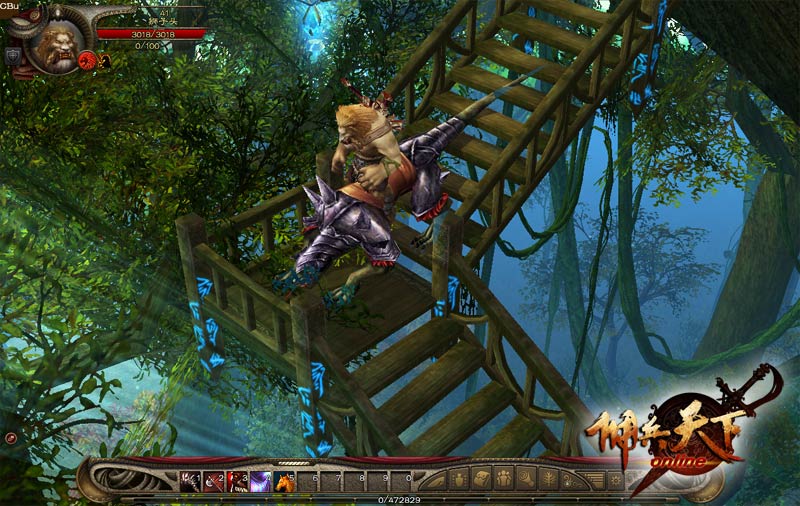
Task: Activate the skill in hotbar slot 1
Action: pyautogui.click(x=189, y=481)
